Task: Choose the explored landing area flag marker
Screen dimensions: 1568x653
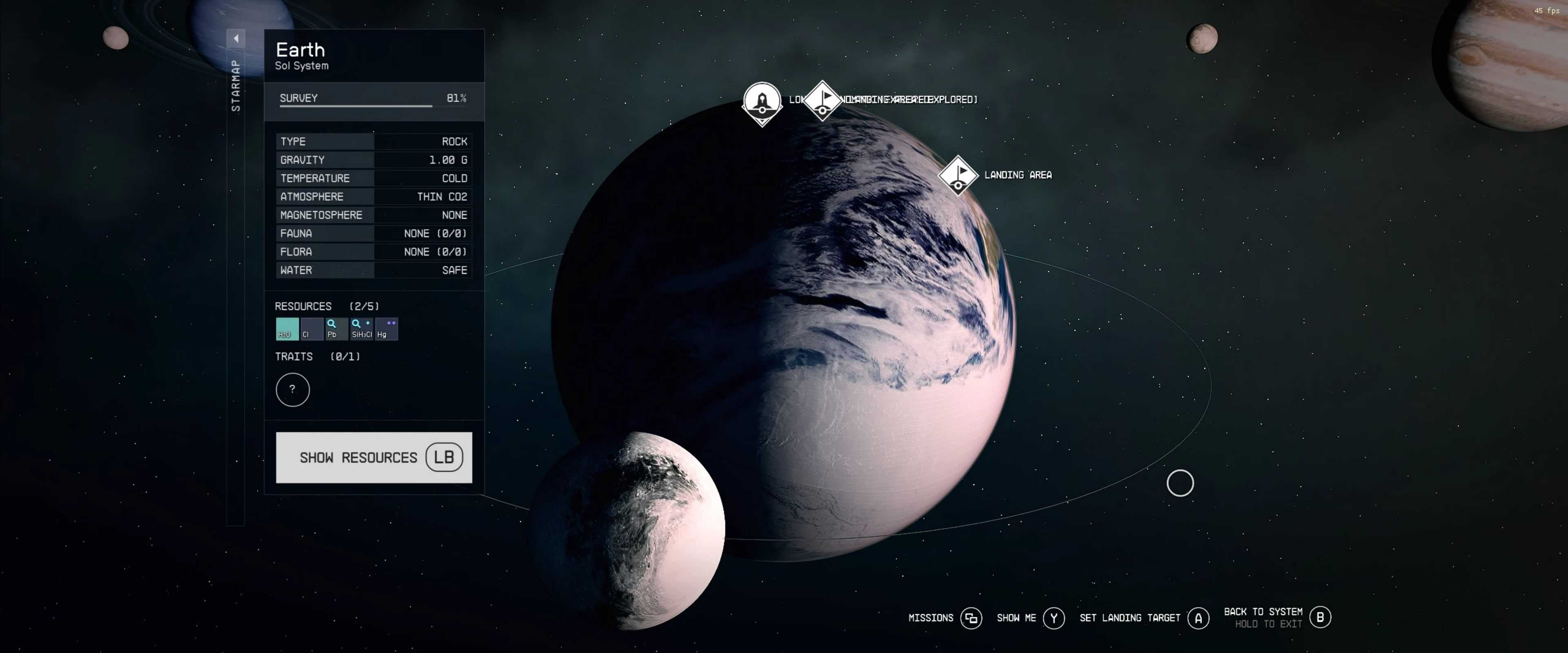Action: click(x=822, y=99)
